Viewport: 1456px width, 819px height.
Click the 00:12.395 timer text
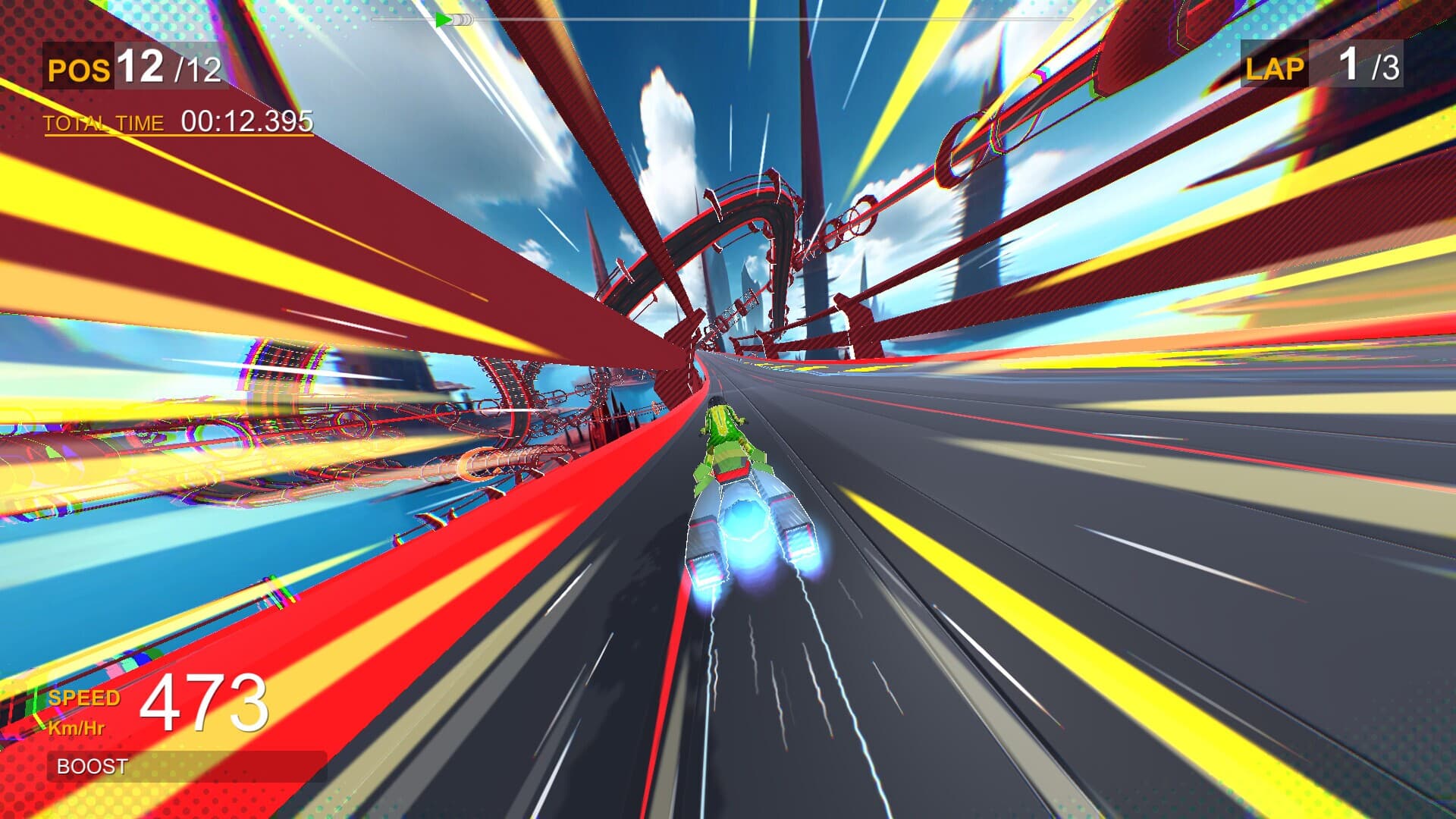point(246,119)
